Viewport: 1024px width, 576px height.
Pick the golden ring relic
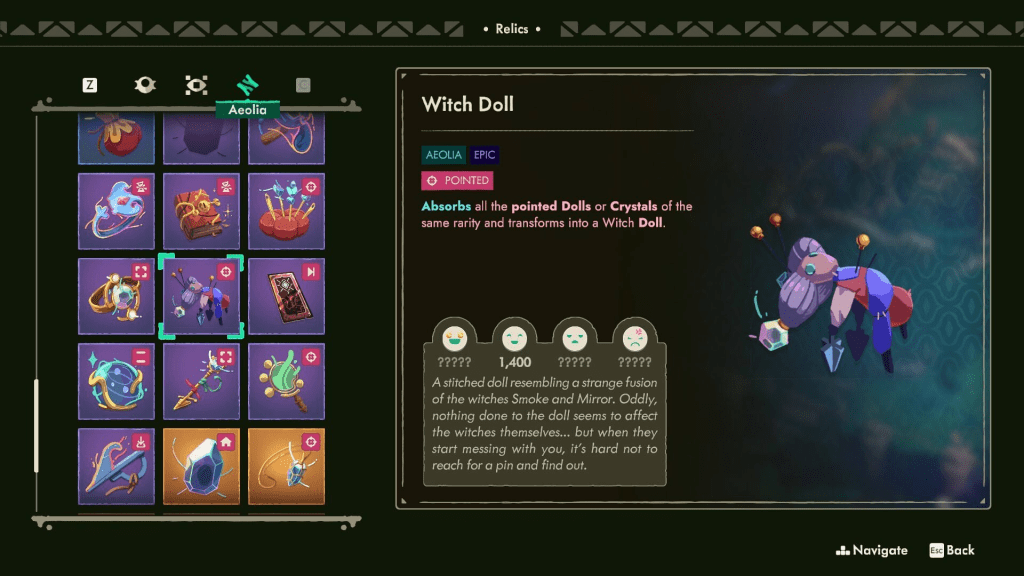(116, 297)
